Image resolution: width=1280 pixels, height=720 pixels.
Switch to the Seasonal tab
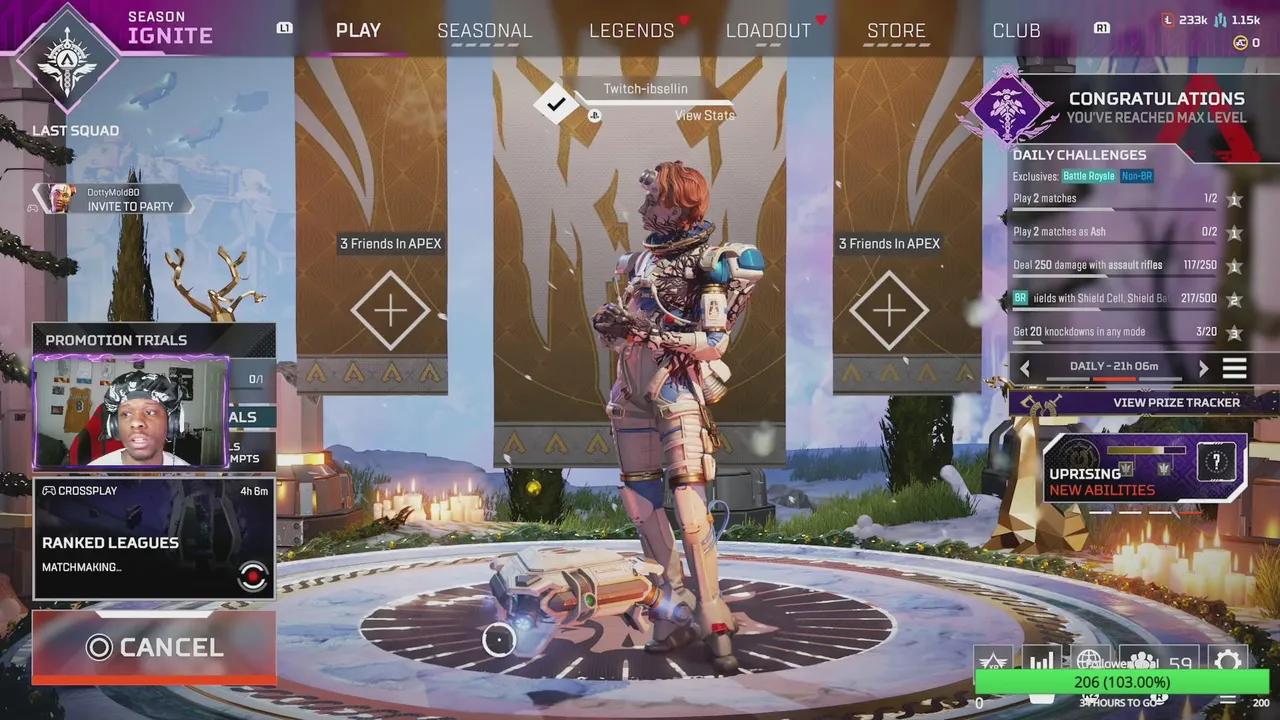pyautogui.click(x=484, y=30)
